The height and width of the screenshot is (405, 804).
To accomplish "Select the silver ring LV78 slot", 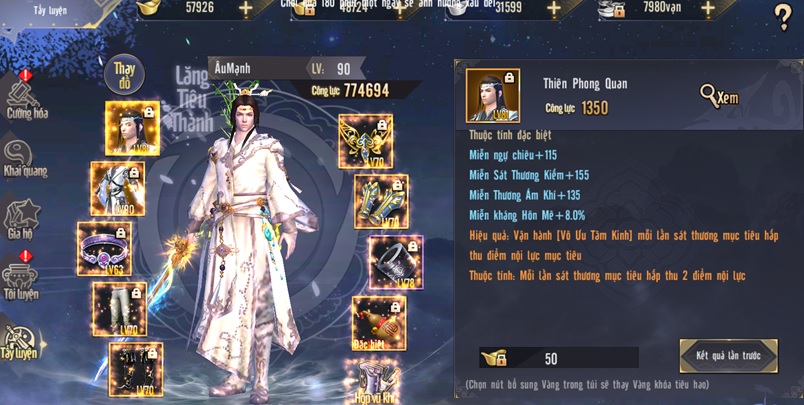I will point(395,262).
